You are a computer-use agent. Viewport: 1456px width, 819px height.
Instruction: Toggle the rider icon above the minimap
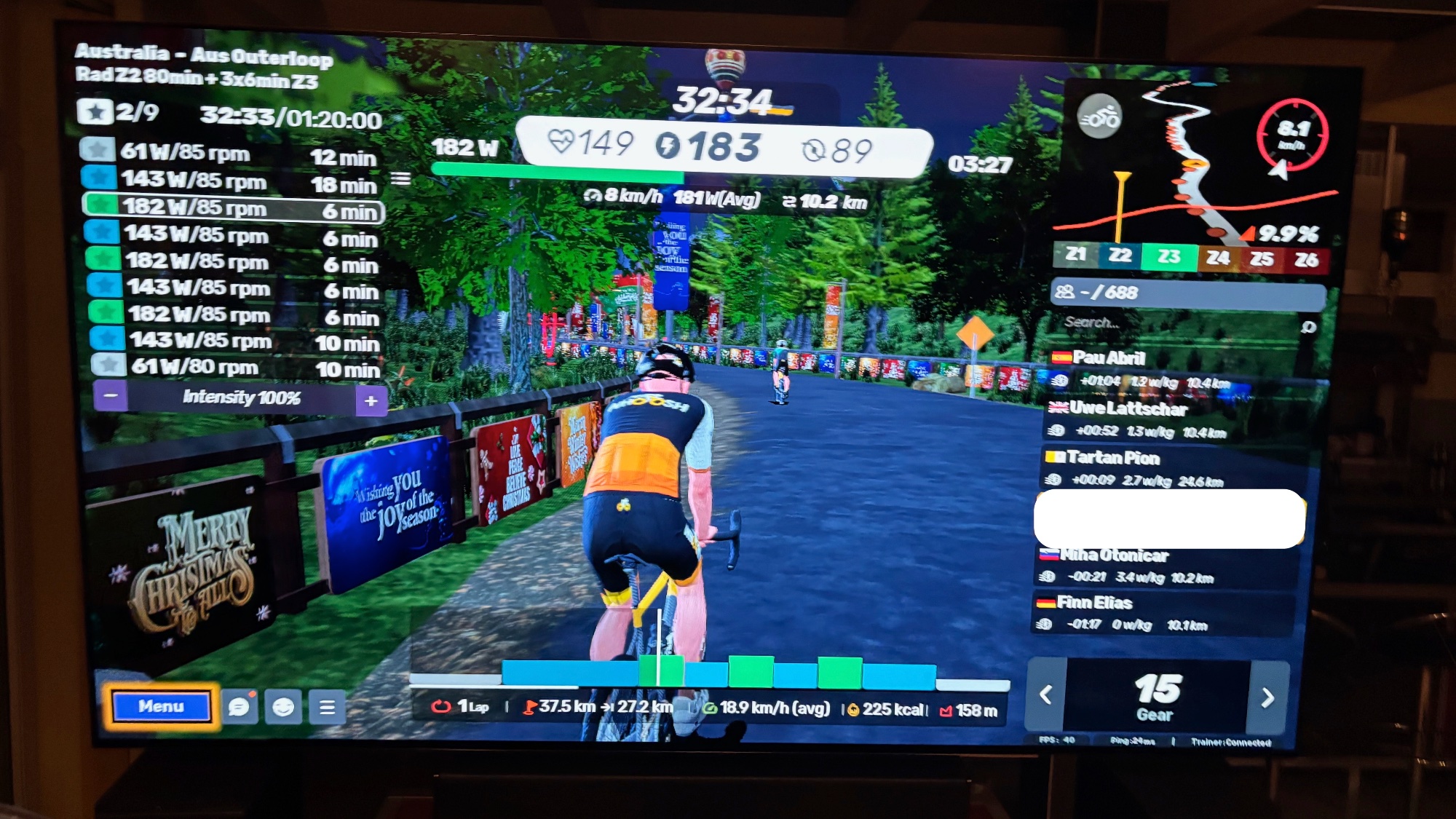point(1099,116)
